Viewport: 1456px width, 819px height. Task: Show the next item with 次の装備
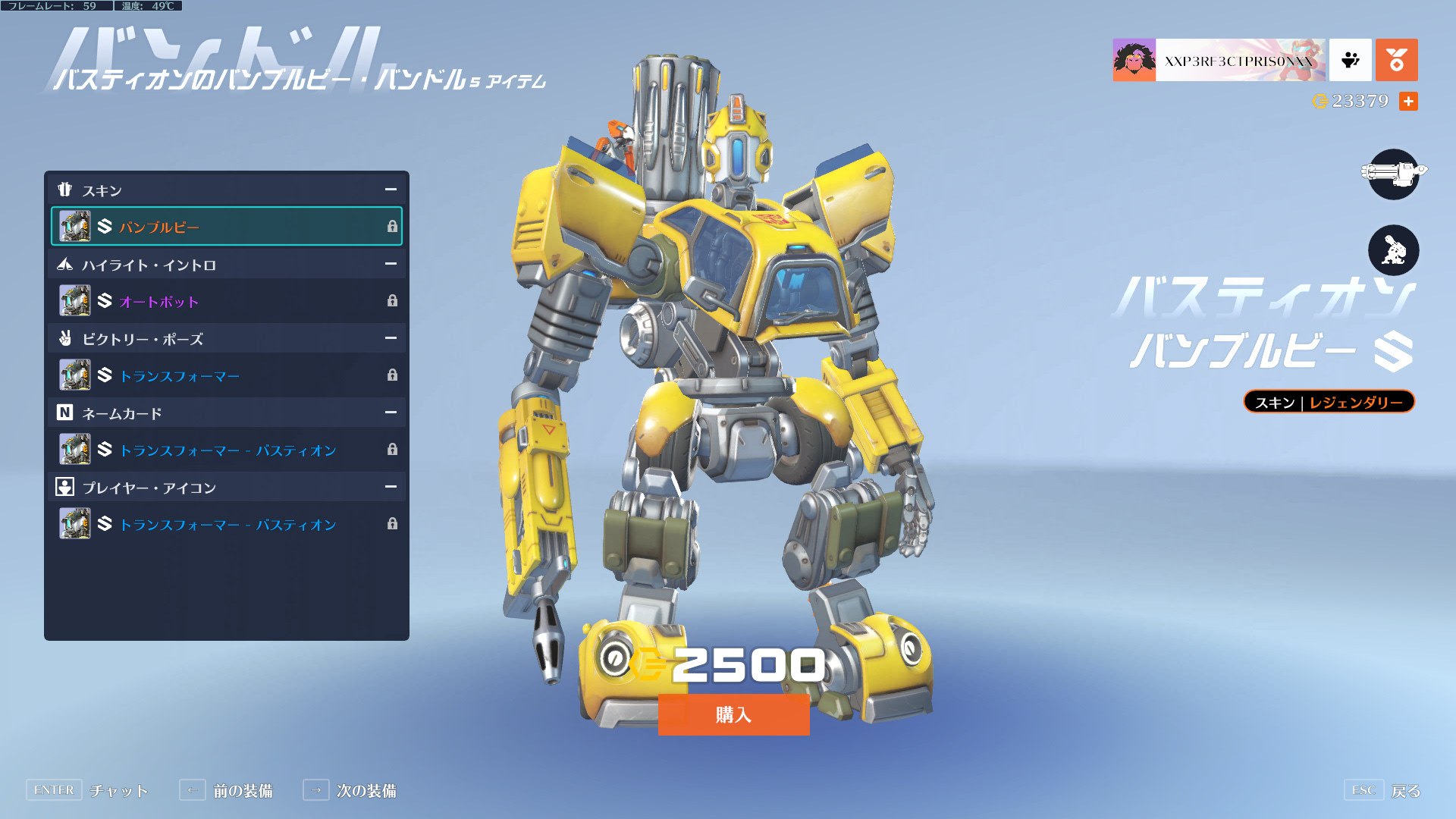(x=350, y=790)
